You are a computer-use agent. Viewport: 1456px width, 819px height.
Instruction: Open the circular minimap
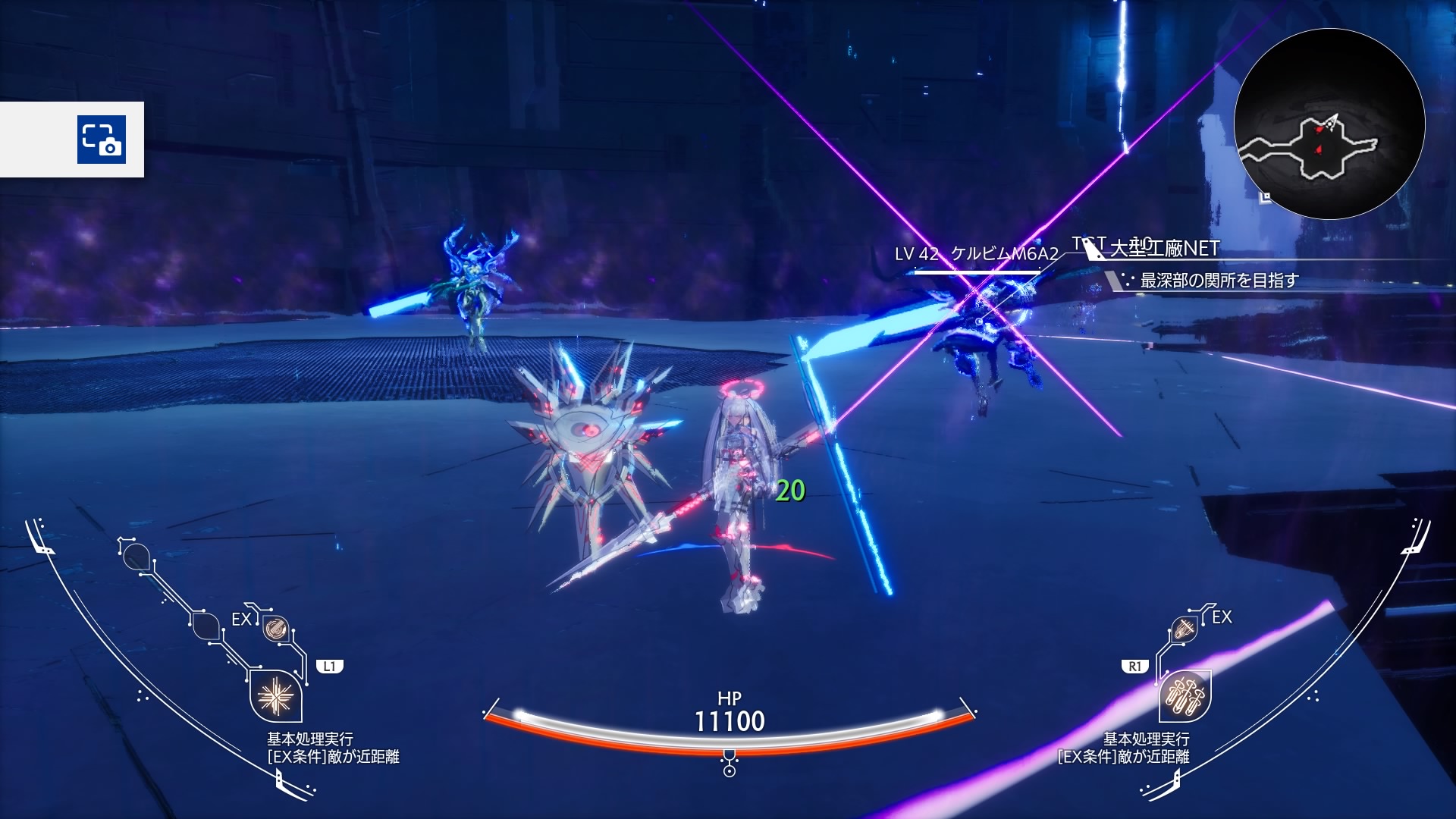[x=1329, y=124]
